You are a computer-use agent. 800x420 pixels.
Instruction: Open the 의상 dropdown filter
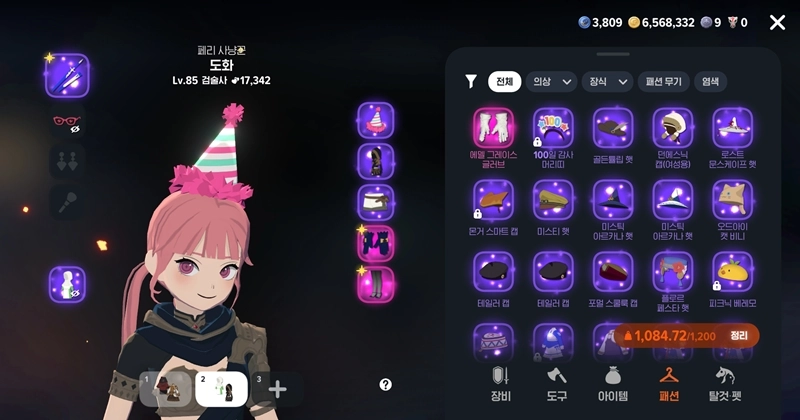(x=551, y=82)
